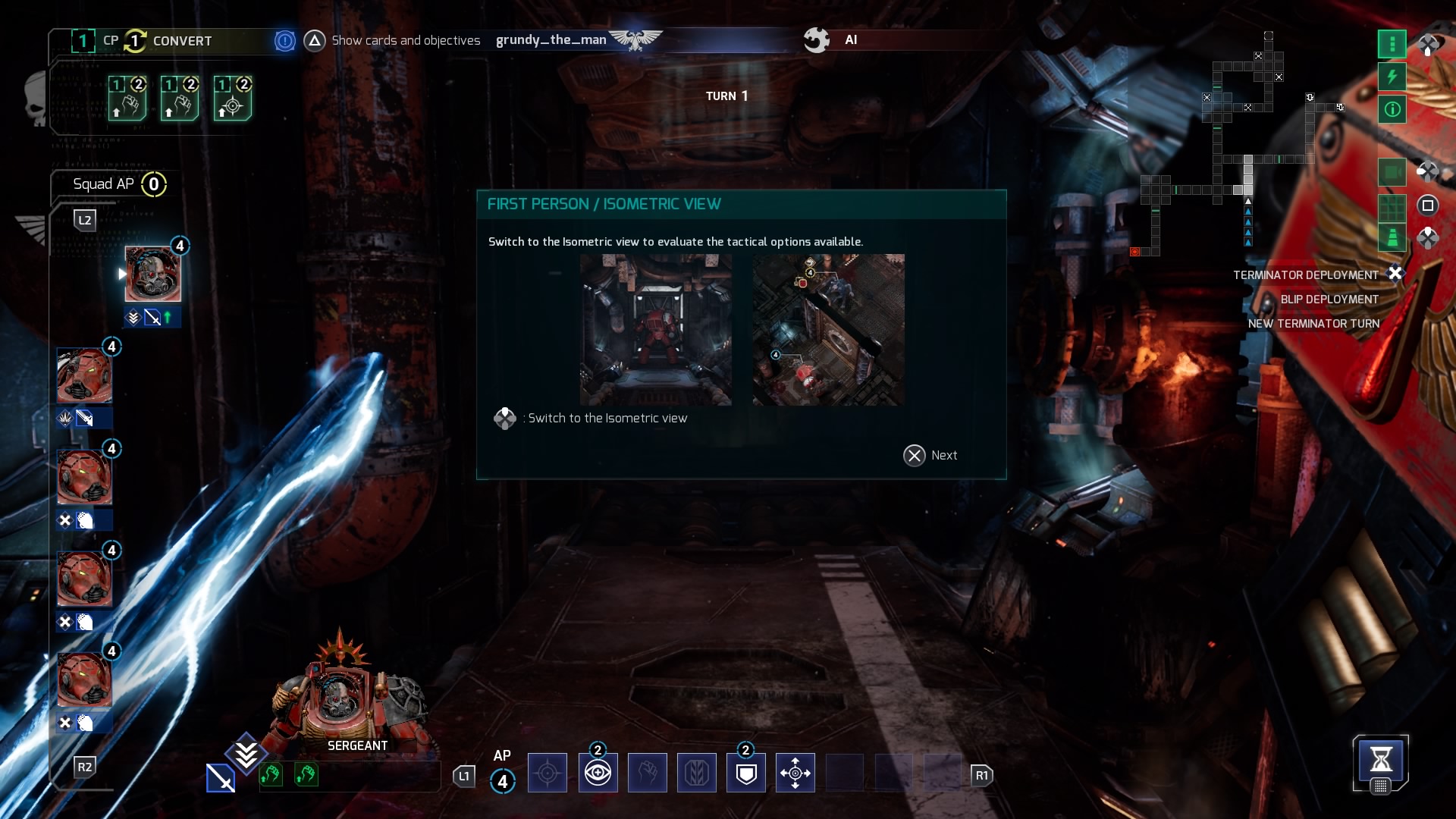Click the Sergeant's power sword weapon icon

pyautogui.click(x=220, y=779)
